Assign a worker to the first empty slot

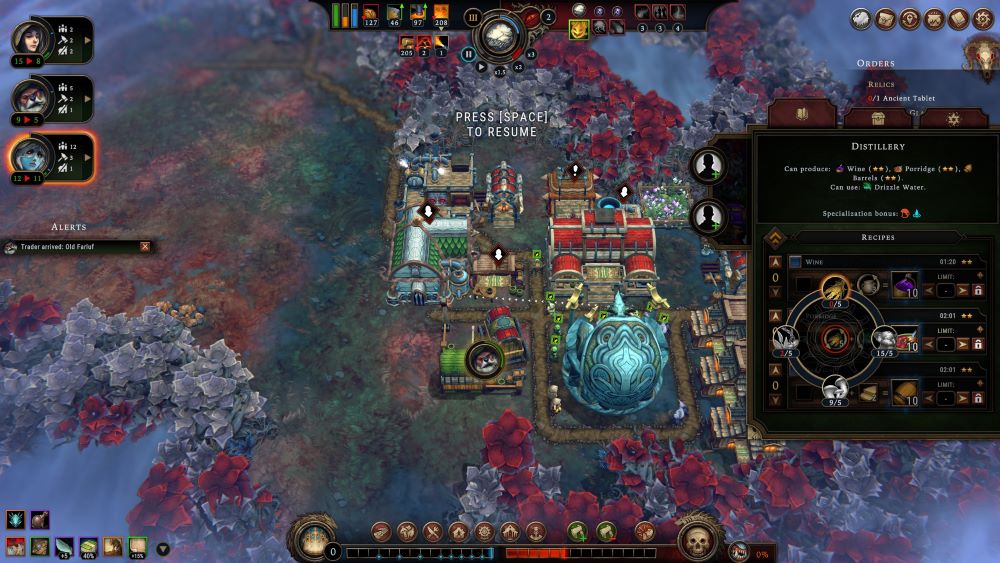point(709,165)
